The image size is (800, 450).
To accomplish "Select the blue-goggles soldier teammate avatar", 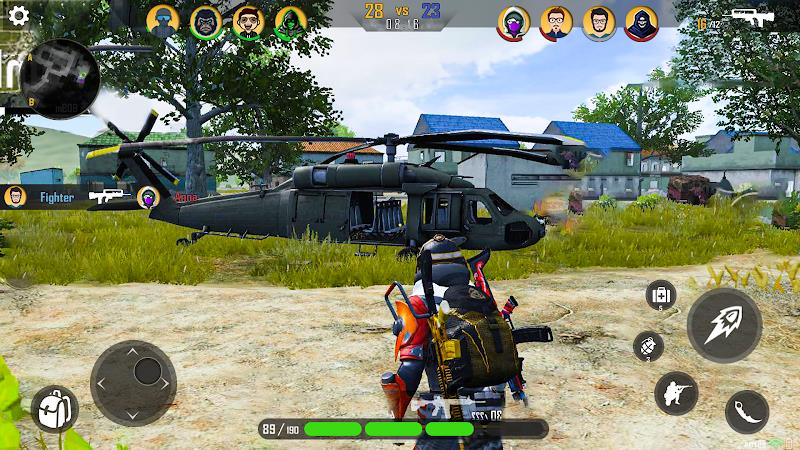I will pos(163,22).
